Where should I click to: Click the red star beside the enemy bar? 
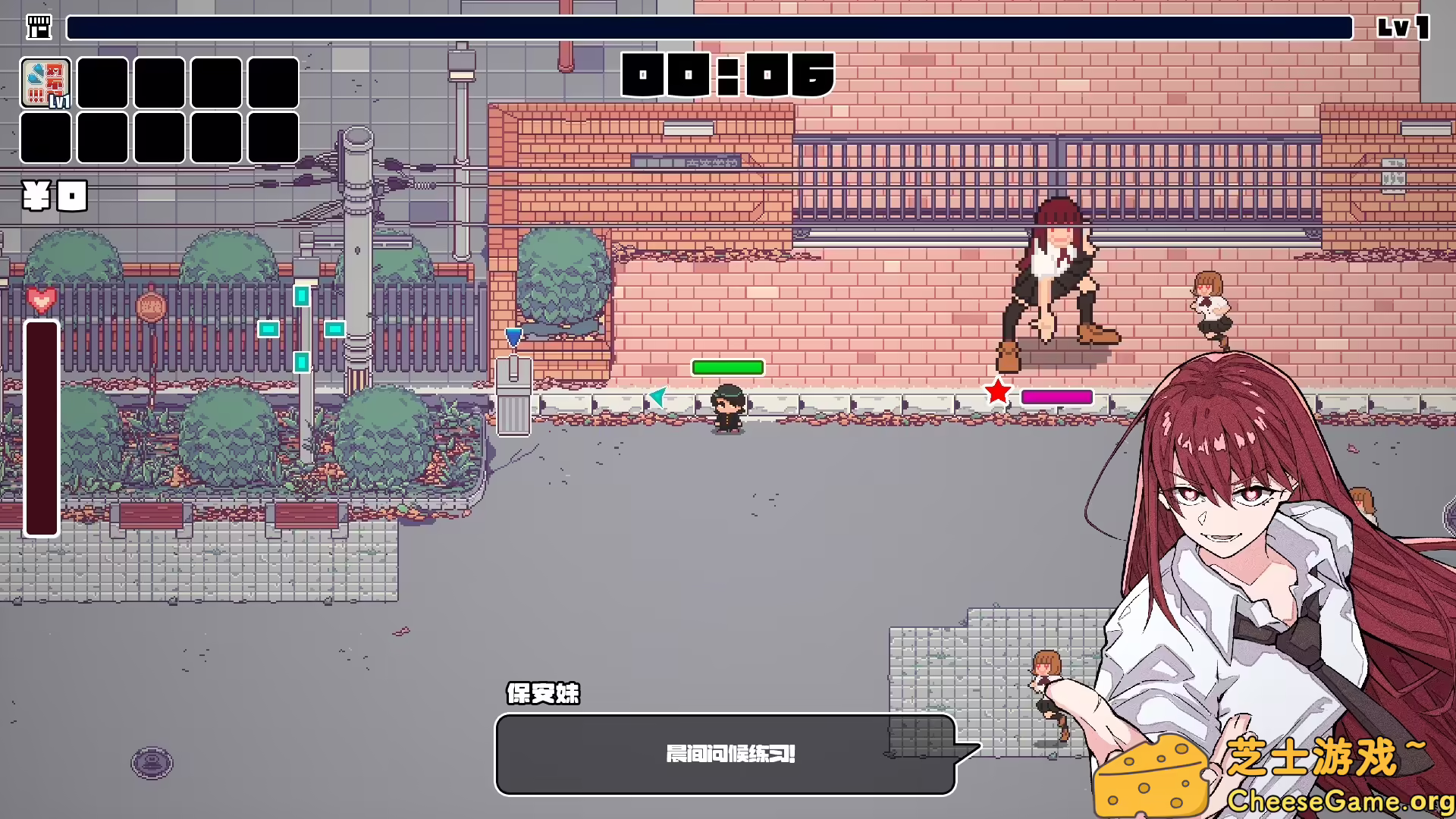click(997, 392)
